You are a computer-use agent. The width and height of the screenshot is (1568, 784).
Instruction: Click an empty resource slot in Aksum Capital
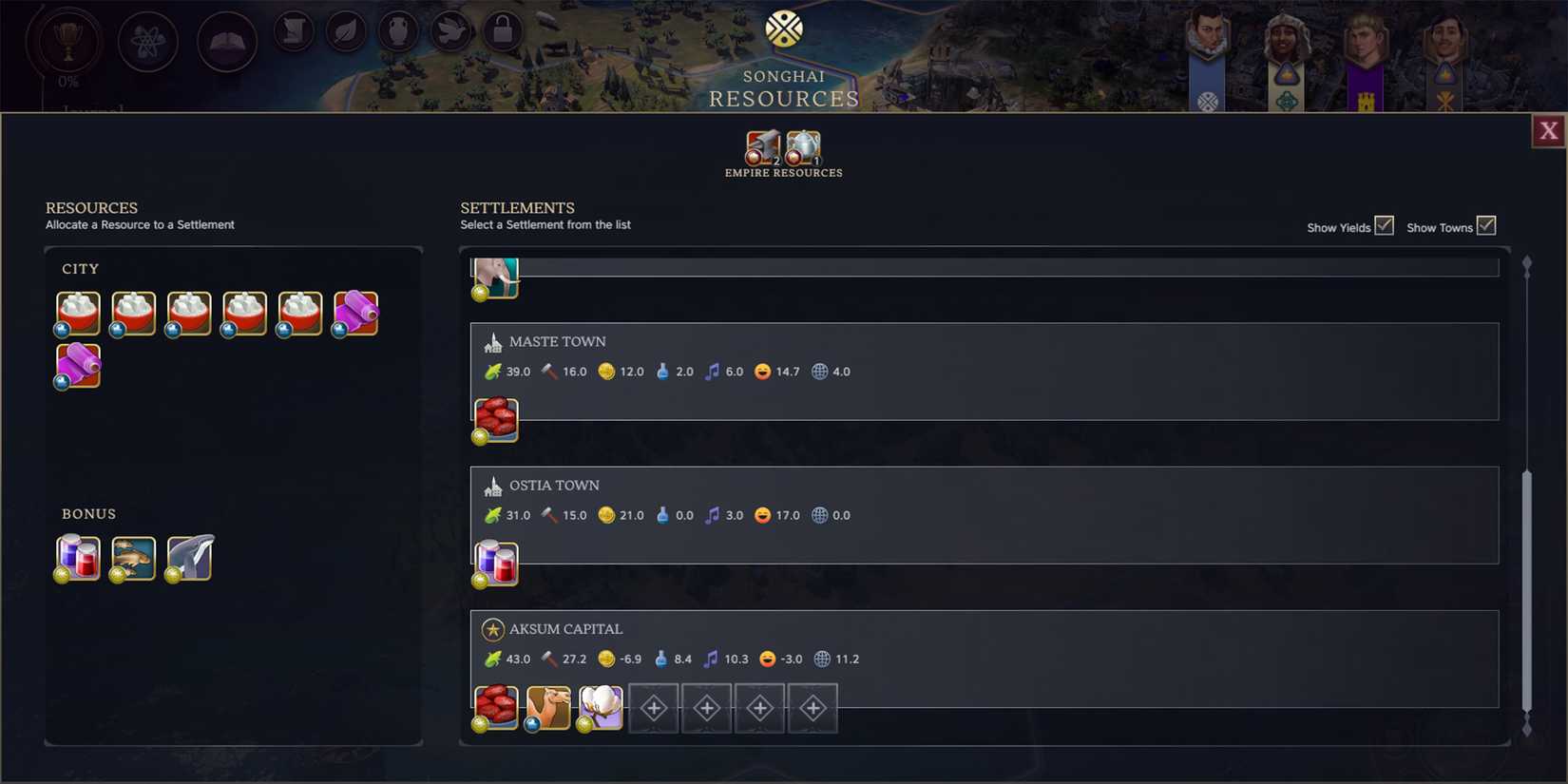654,708
